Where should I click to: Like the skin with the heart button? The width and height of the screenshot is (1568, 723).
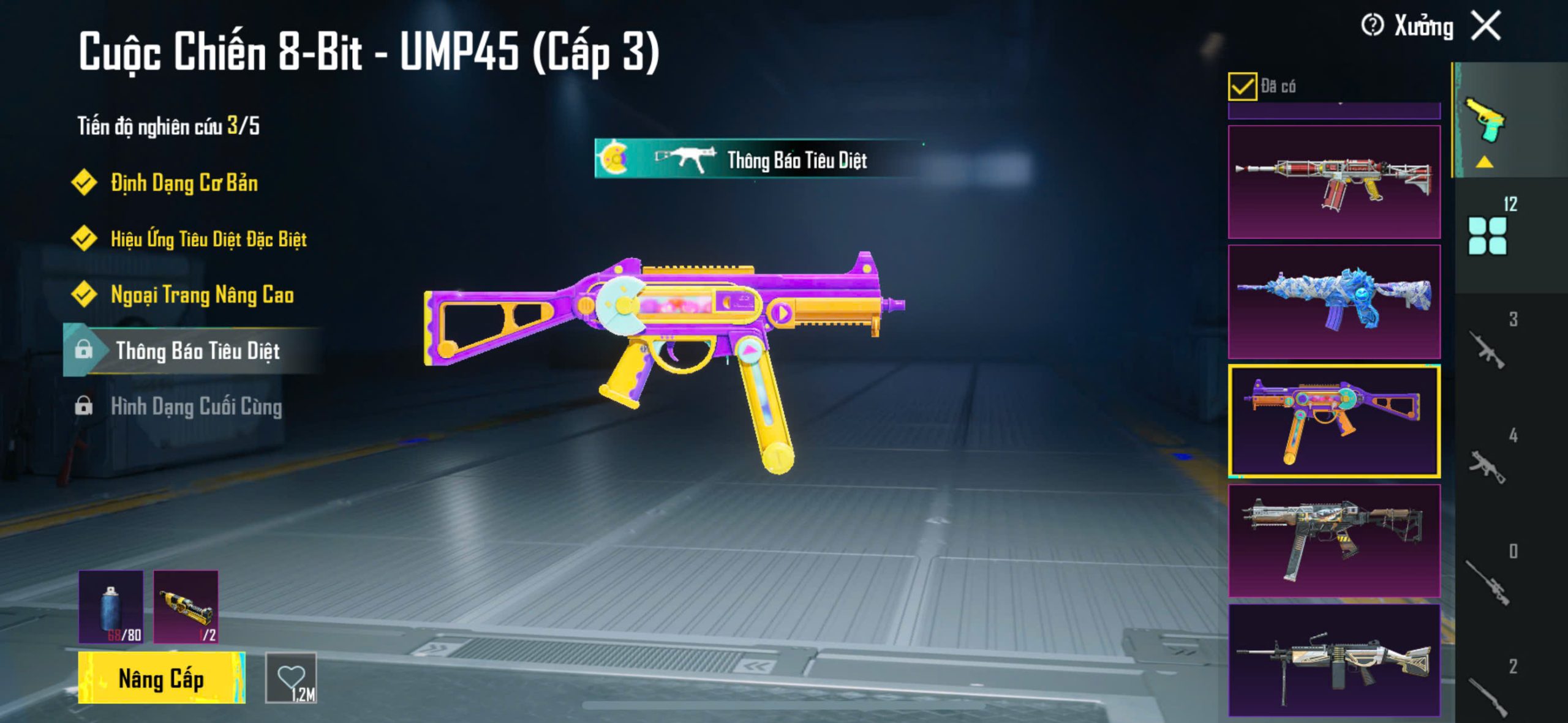coord(291,678)
